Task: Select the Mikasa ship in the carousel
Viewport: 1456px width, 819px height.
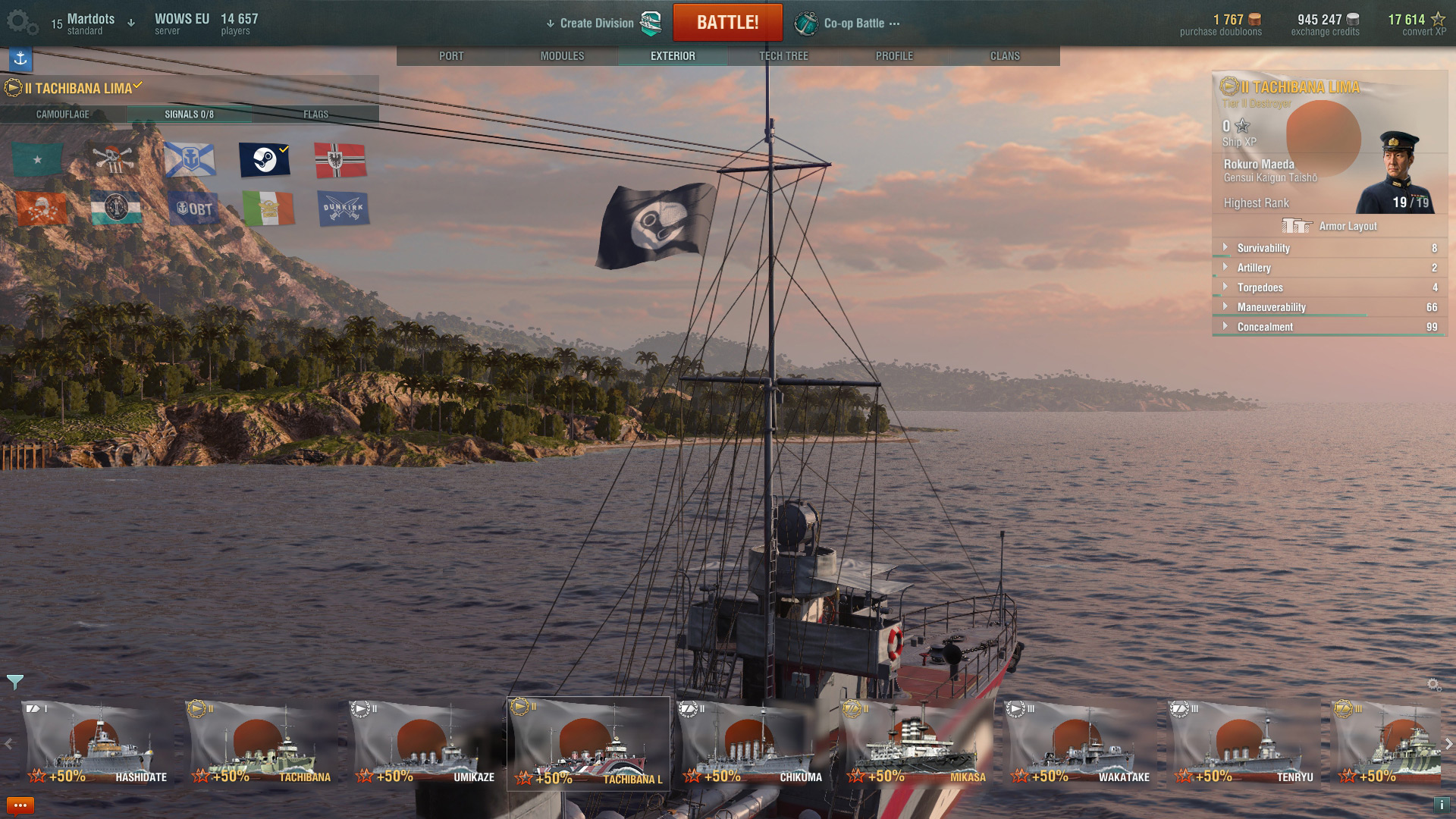Action: 915,744
